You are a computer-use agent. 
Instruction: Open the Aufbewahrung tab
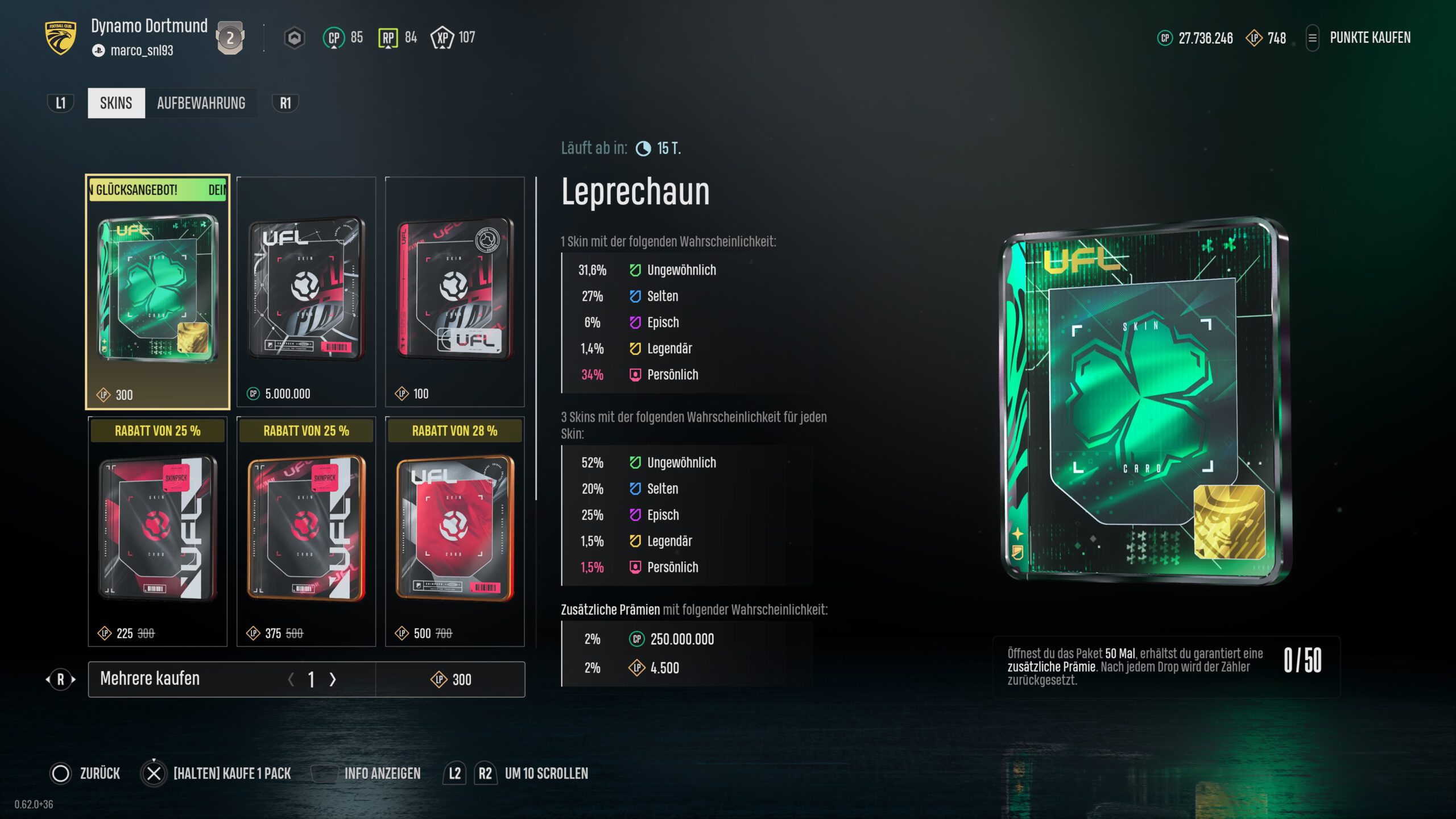(x=201, y=103)
